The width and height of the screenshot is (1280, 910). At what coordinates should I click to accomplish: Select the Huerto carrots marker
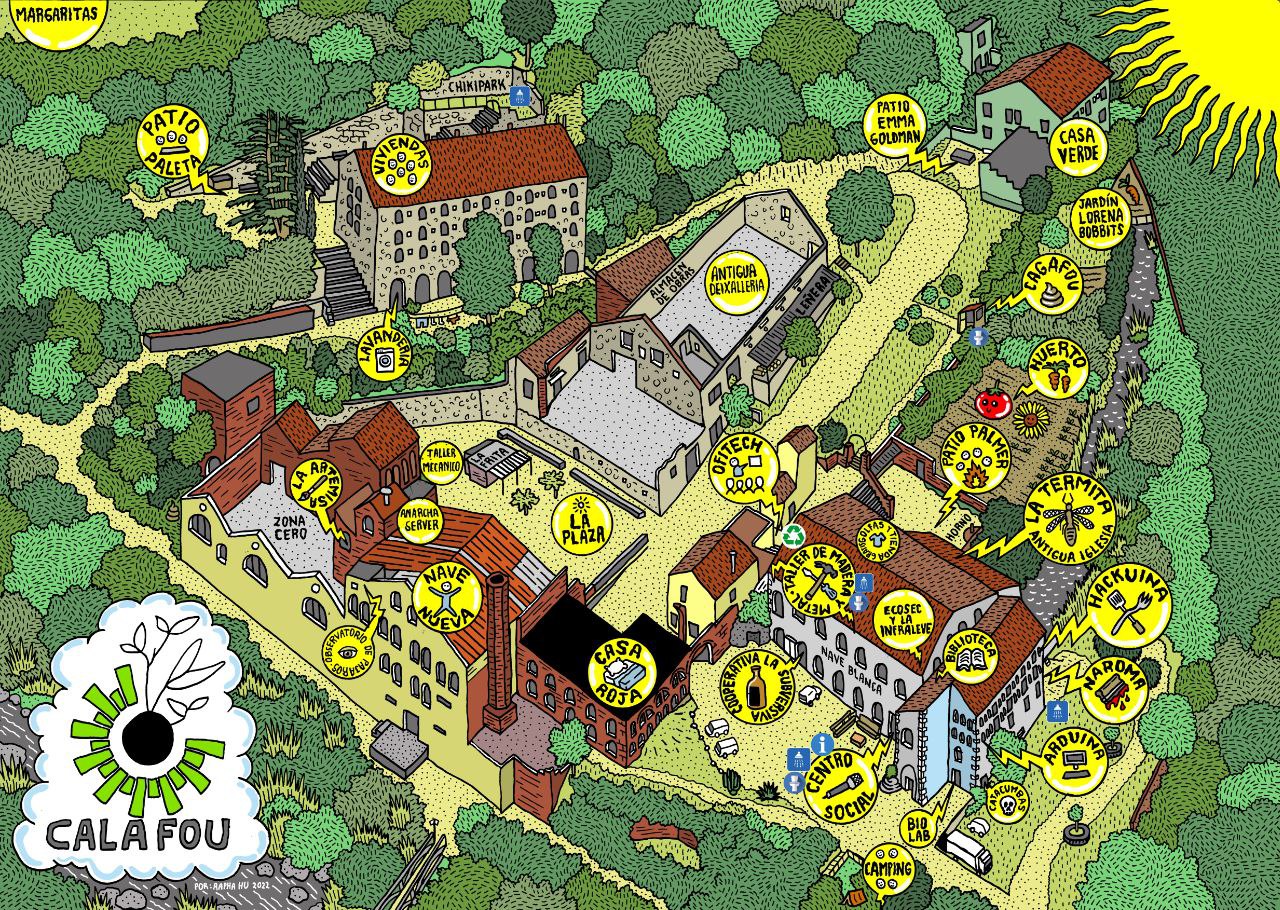coord(1058,368)
